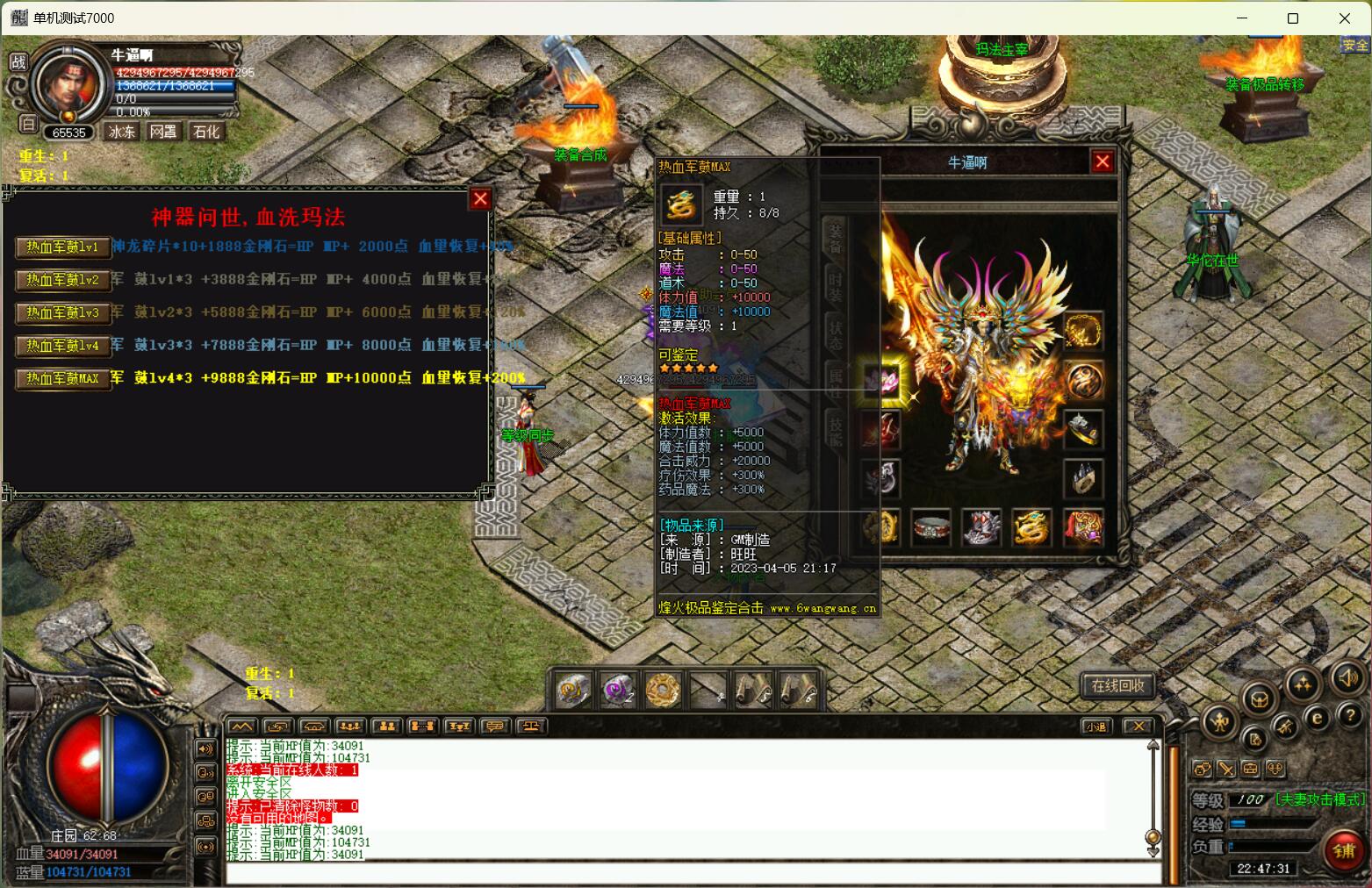Select the golden dragon drum equipment slot
Screen dimensions: 1372x888
point(1032,527)
